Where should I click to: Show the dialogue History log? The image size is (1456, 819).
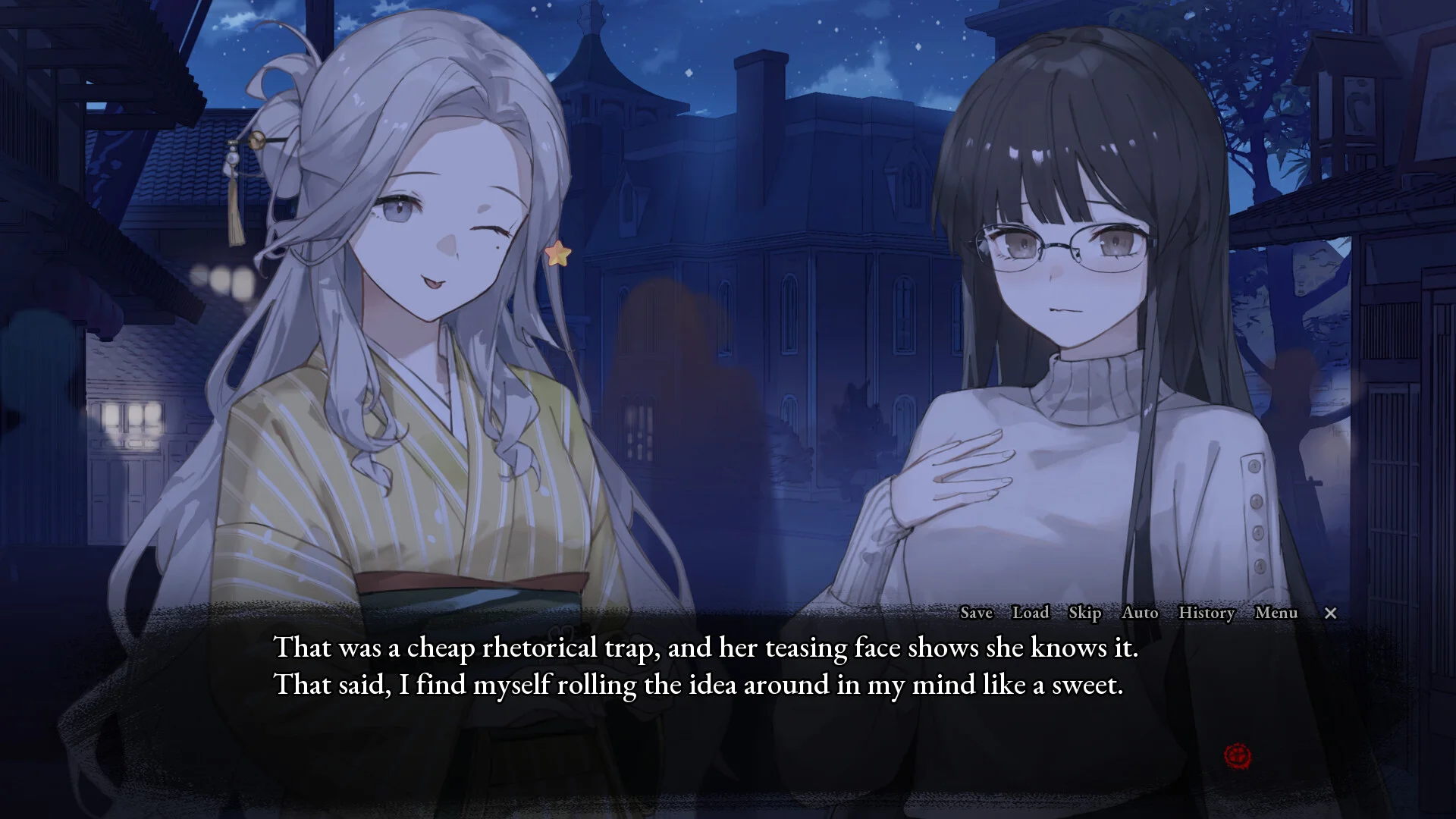coord(1207,613)
